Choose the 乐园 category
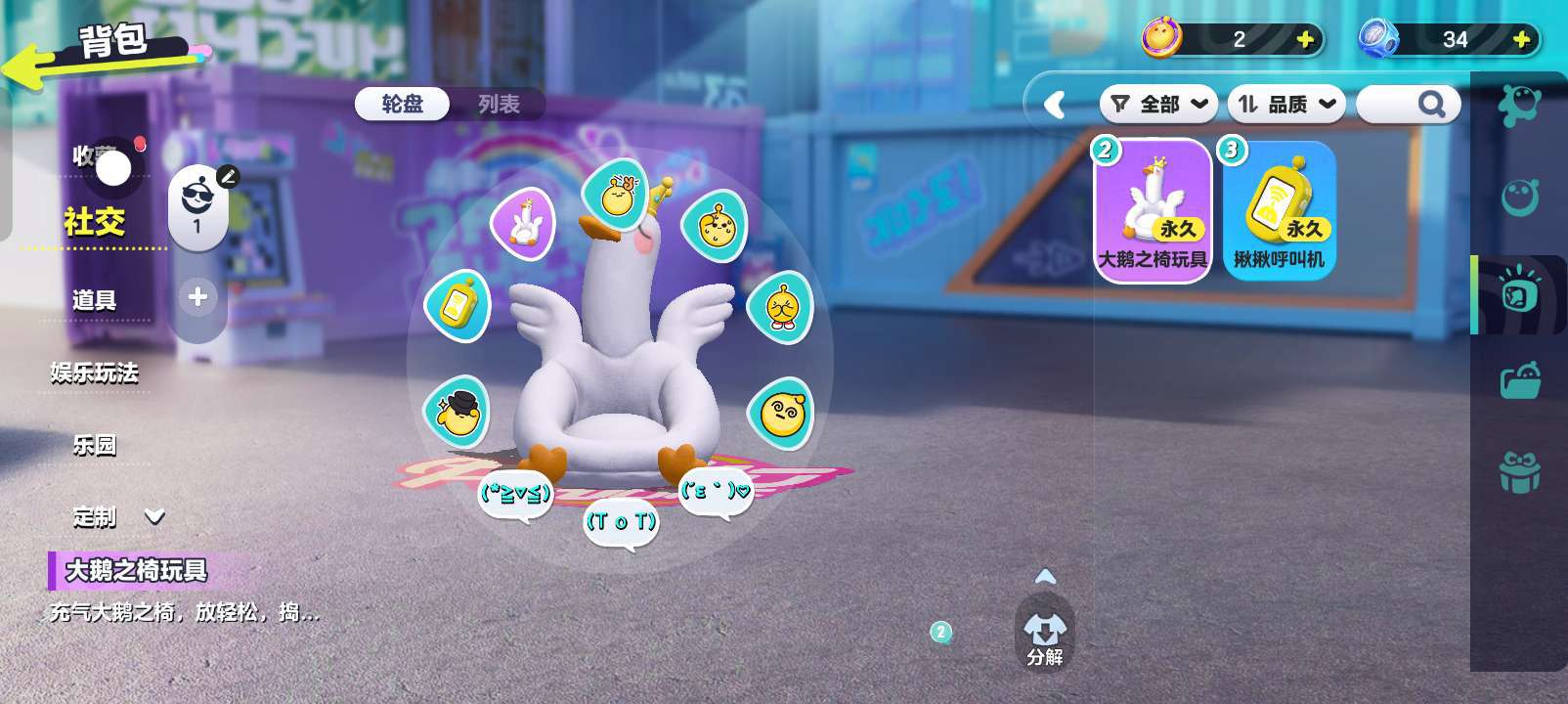This screenshot has width=1568, height=704. (x=94, y=445)
